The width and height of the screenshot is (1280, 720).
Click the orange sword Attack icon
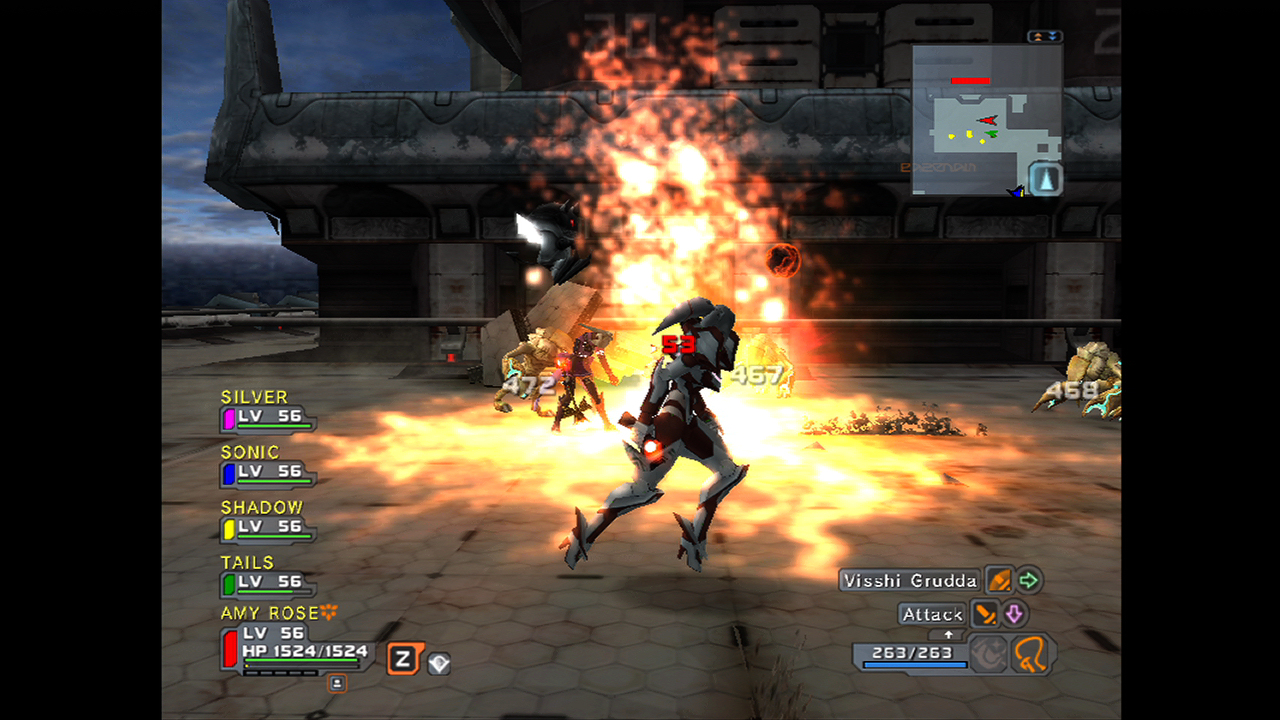point(986,614)
